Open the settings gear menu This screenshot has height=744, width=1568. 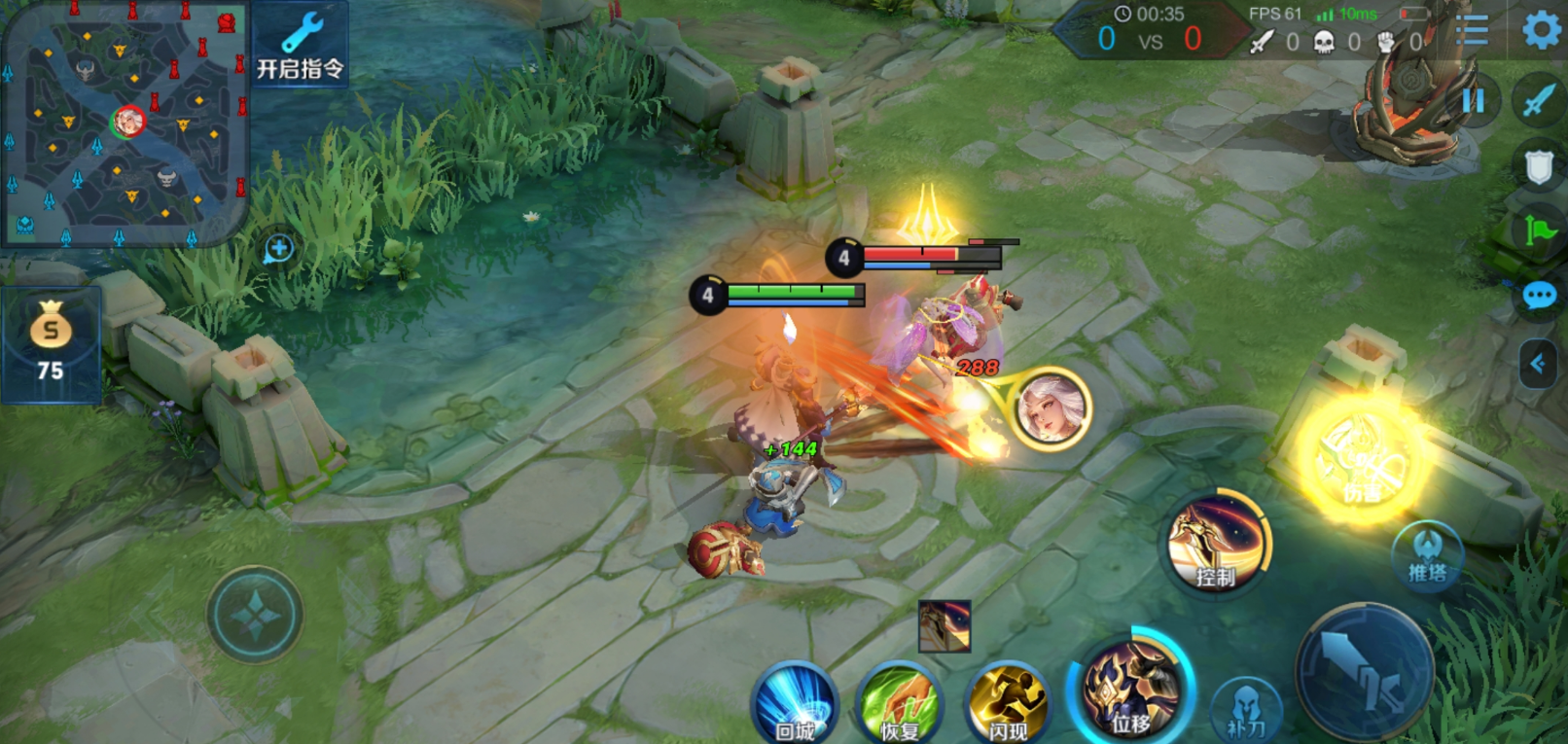[1541, 30]
